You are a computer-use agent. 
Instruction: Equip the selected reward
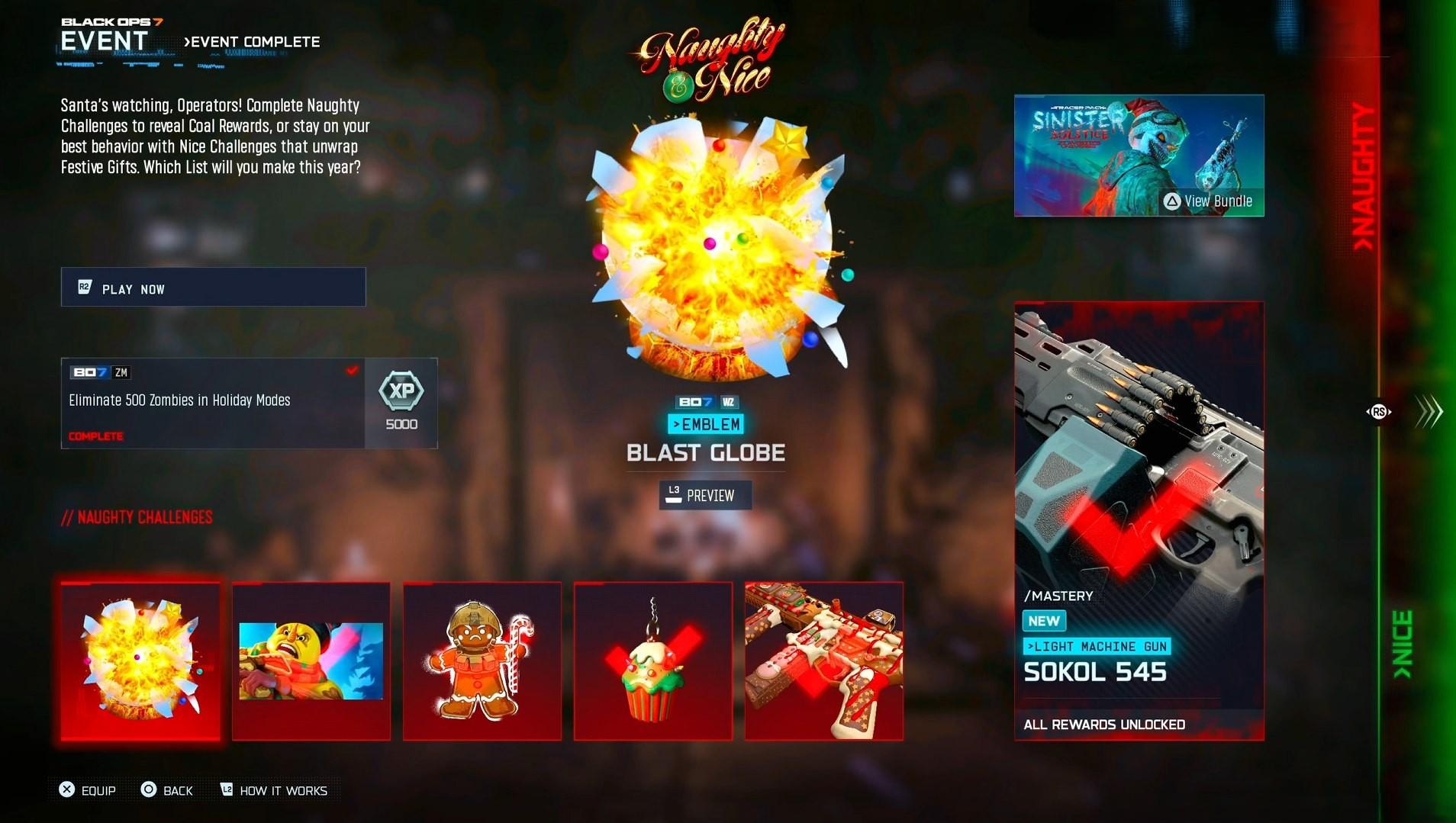pyautogui.click(x=88, y=790)
